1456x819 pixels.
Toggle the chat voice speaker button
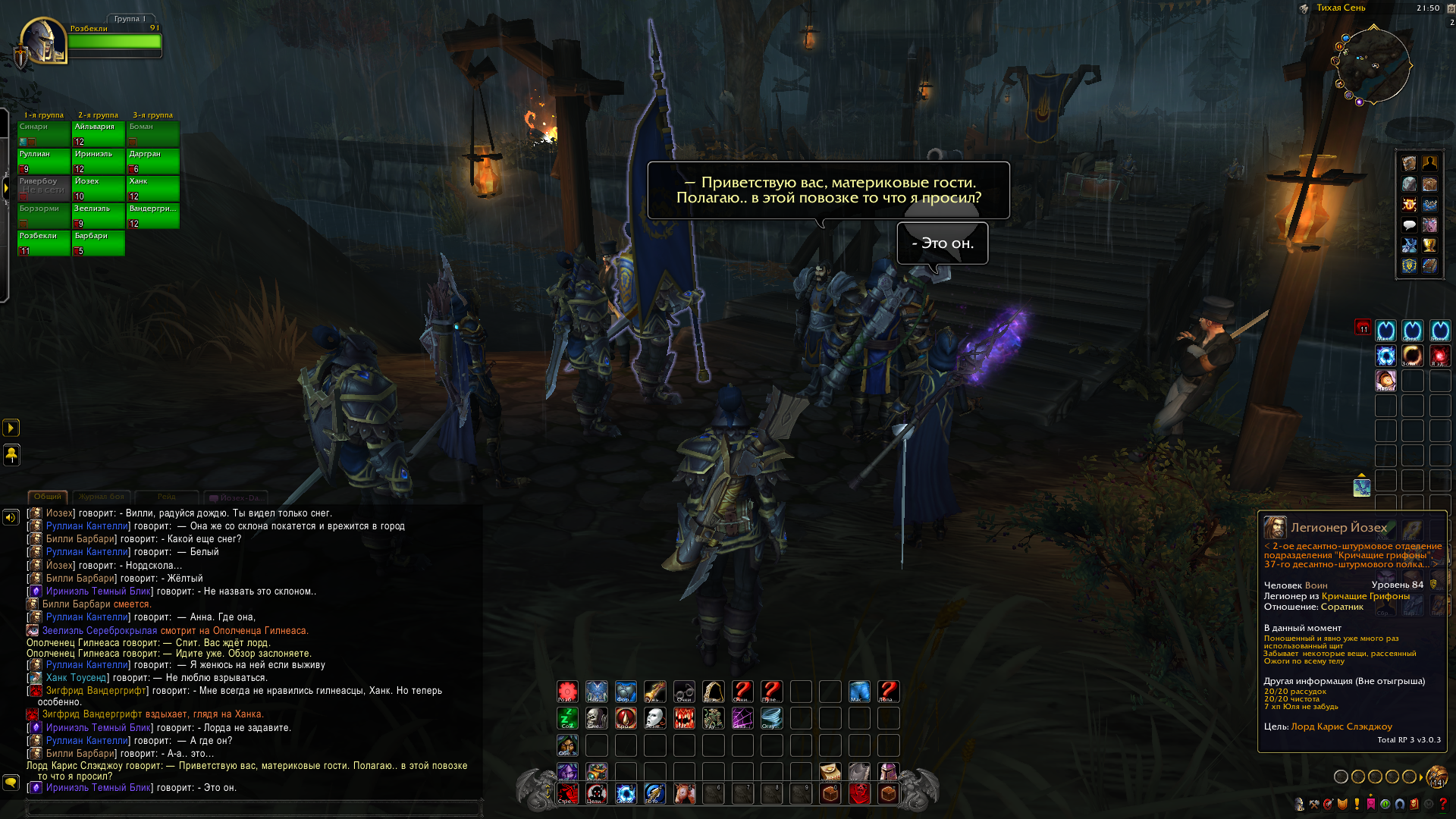[x=11, y=517]
